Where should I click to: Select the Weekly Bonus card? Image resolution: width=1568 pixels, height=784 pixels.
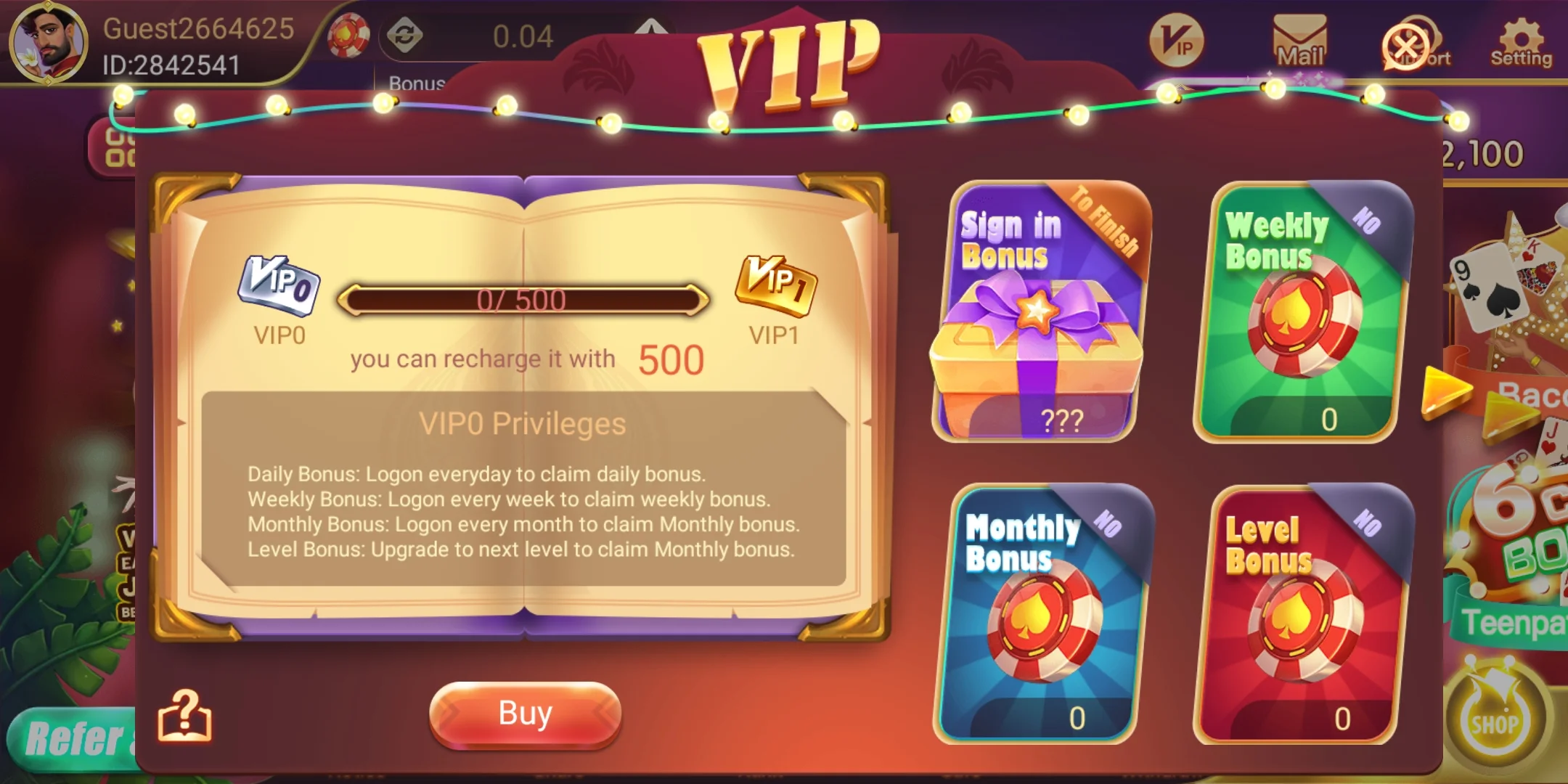coord(1299,312)
